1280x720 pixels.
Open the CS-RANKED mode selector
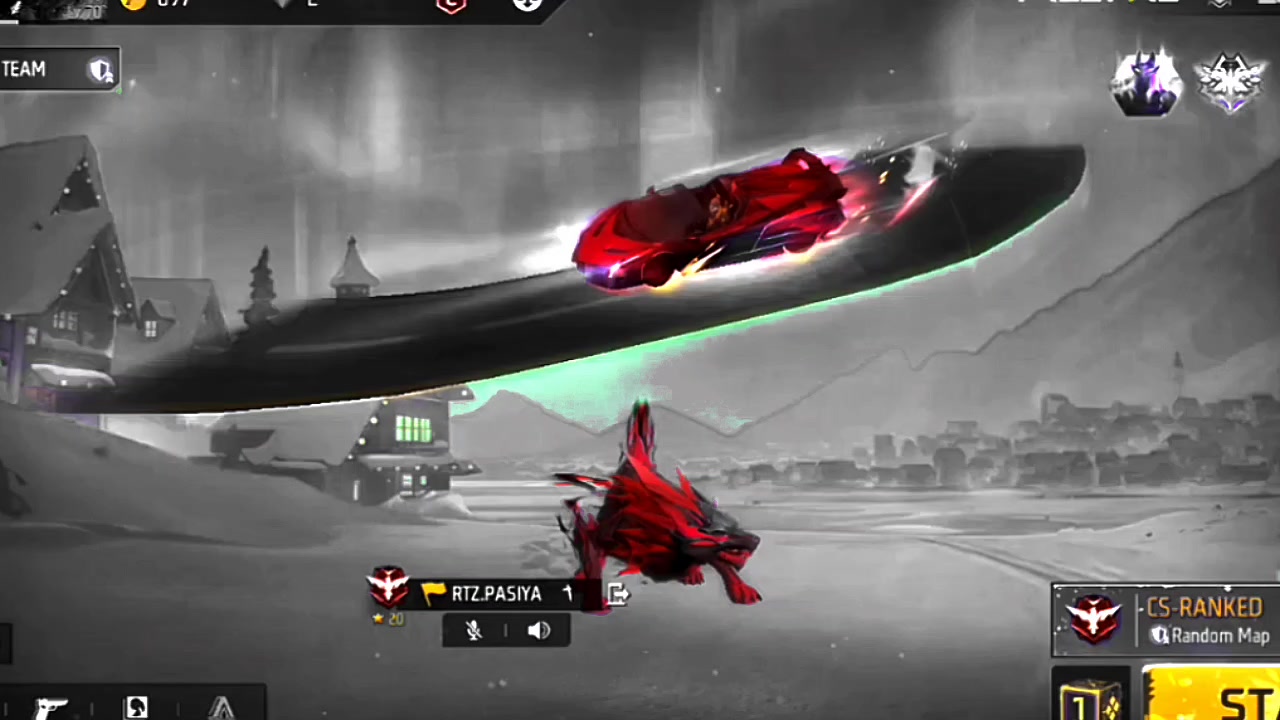click(x=1166, y=620)
